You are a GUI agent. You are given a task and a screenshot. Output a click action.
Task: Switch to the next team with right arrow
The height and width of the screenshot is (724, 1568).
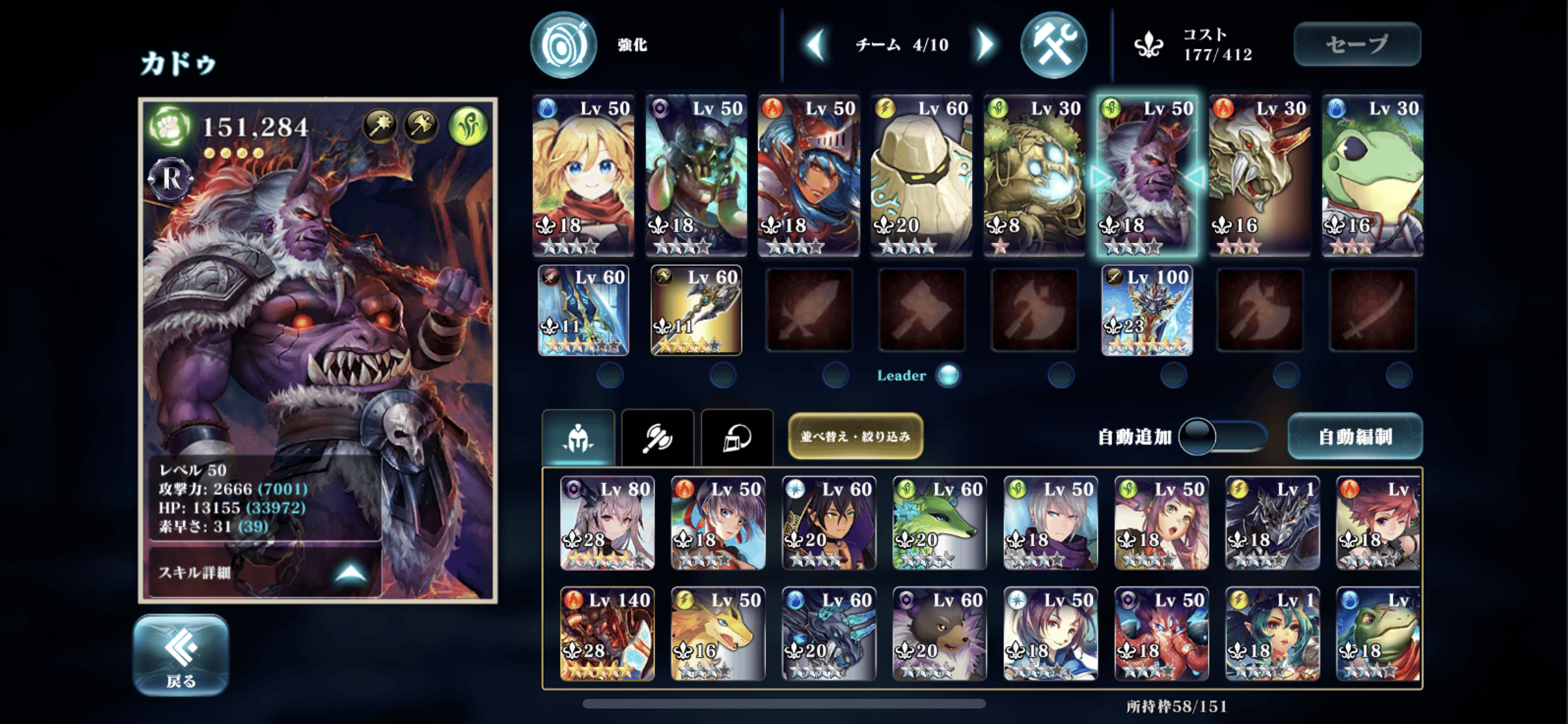(x=985, y=45)
